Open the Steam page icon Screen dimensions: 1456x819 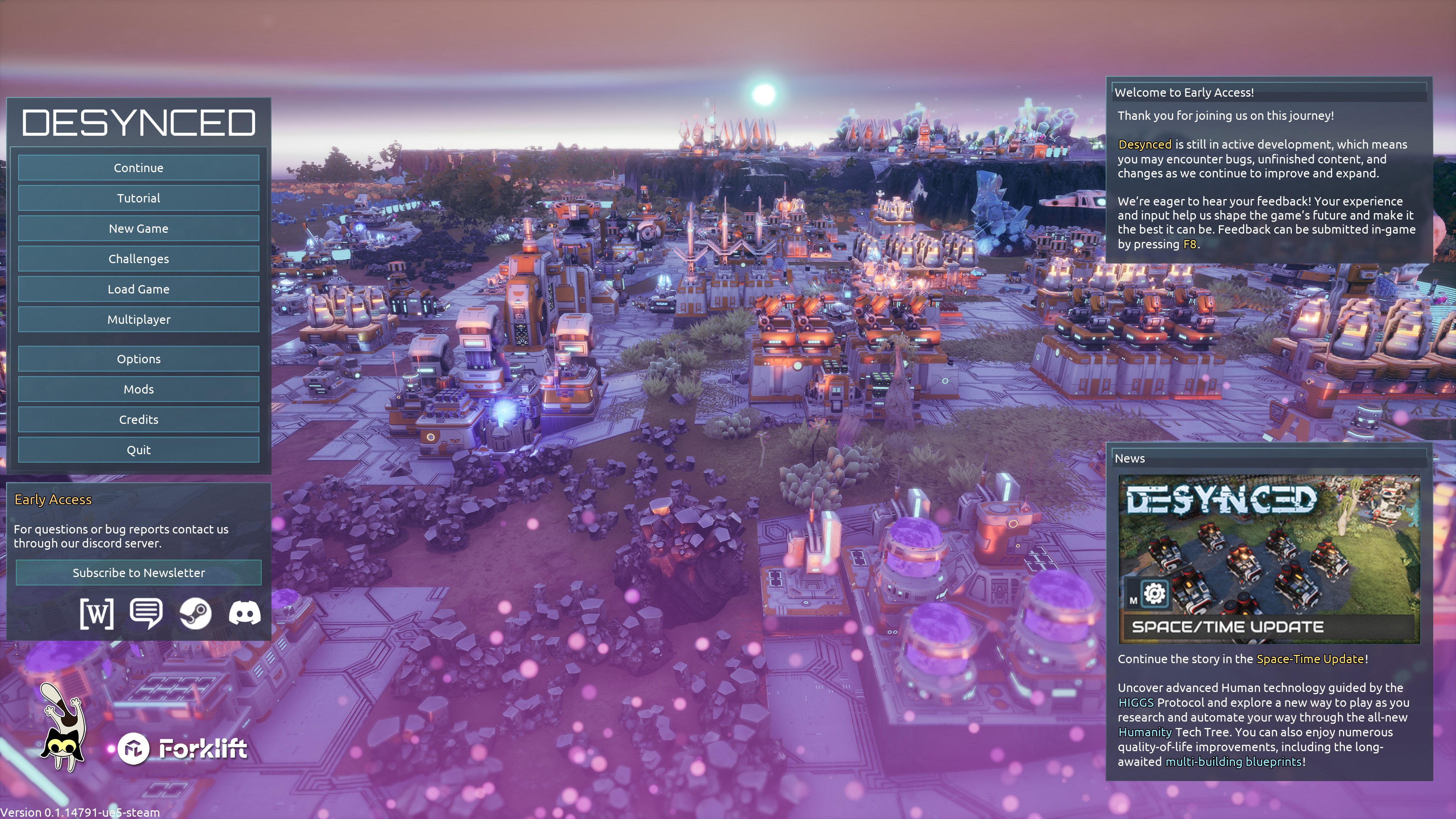click(196, 613)
